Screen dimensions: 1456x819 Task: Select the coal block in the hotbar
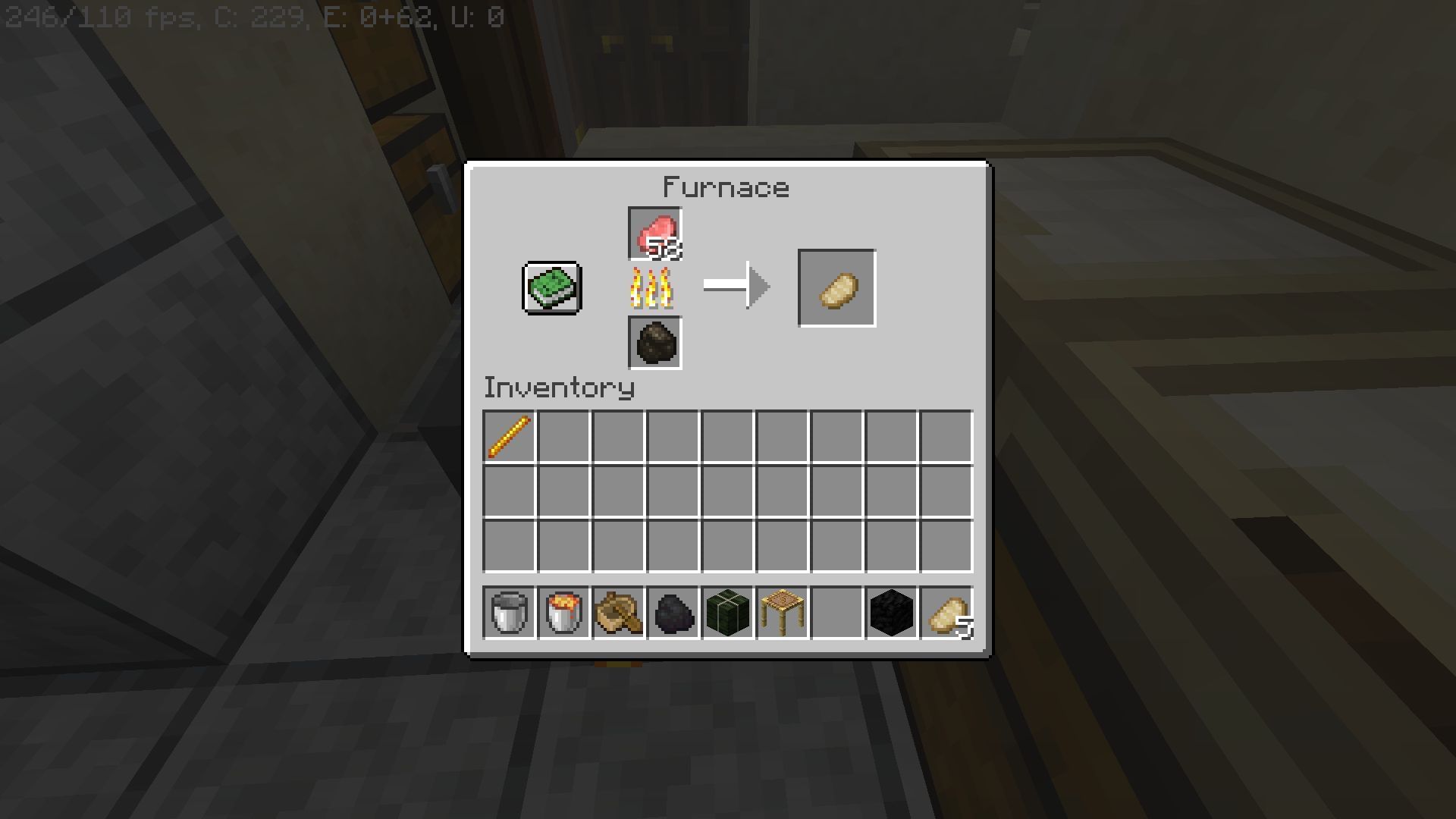[891, 614]
